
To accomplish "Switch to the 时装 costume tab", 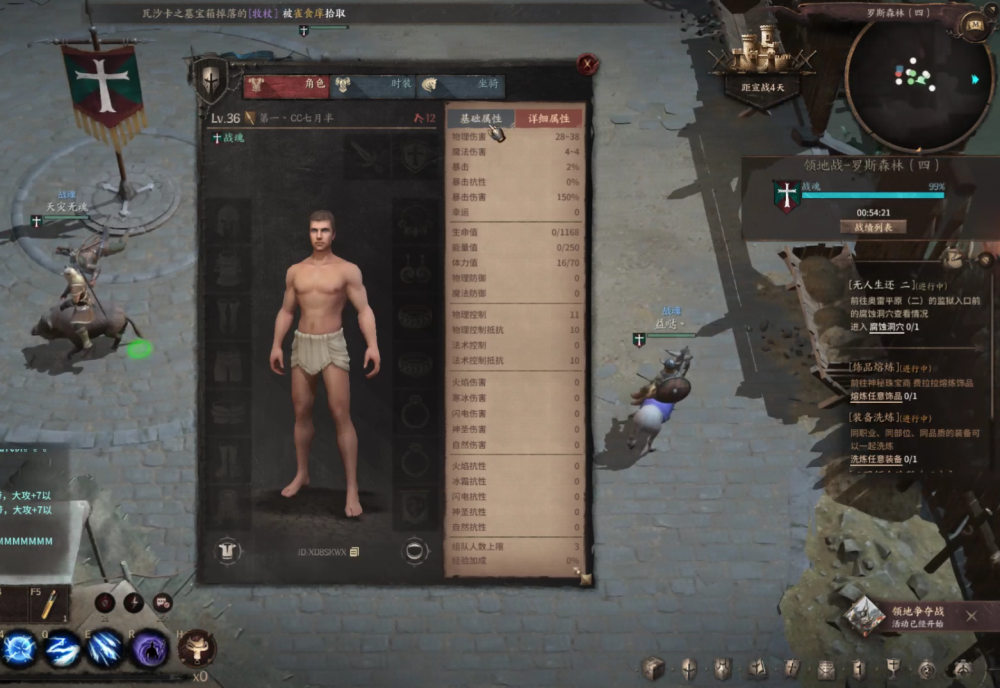I will click(x=372, y=85).
